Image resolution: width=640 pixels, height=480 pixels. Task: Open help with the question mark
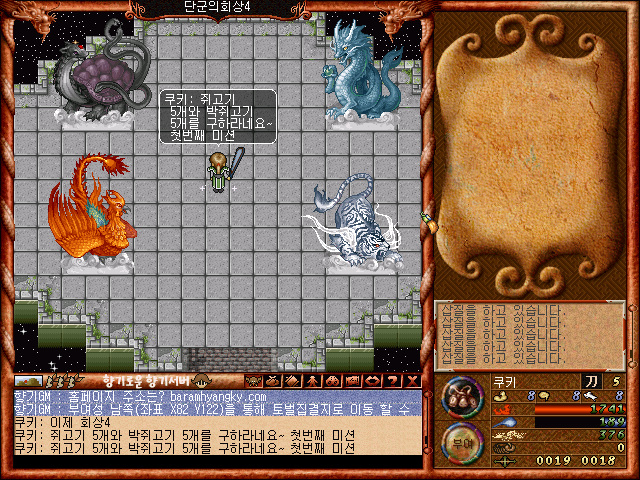pyautogui.click(x=393, y=380)
